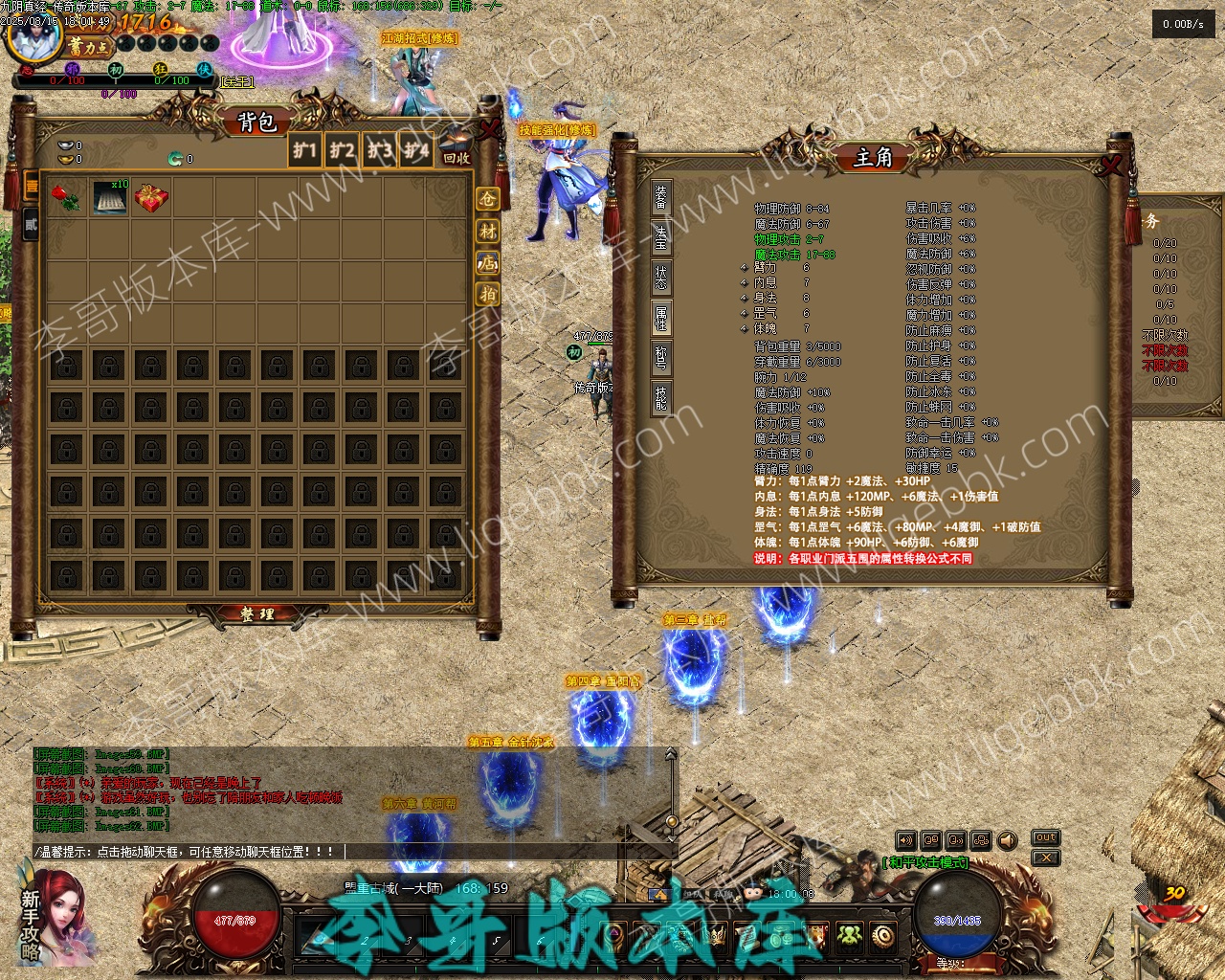Screen dimensions: 1225x980
Task: Close the 背包 backpack window
Action: [490, 127]
